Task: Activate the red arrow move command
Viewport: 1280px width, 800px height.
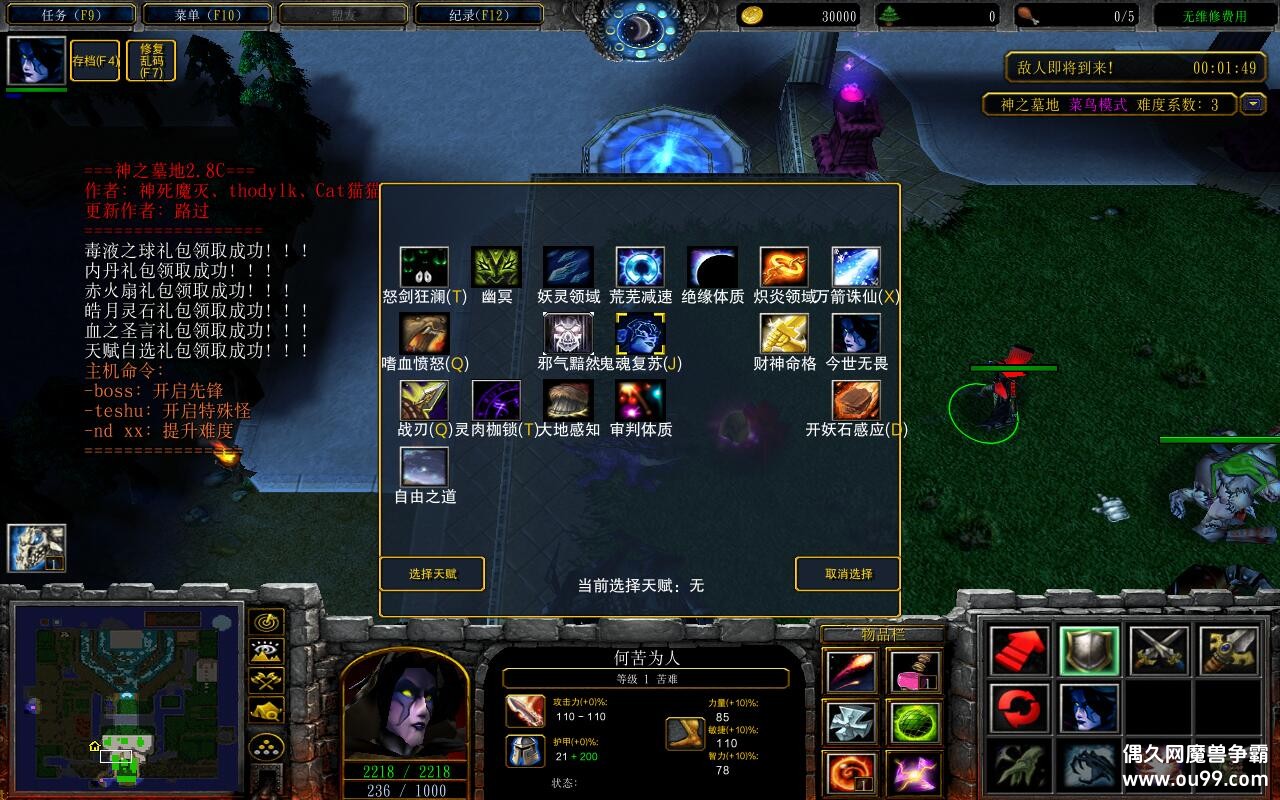Action: [1019, 651]
